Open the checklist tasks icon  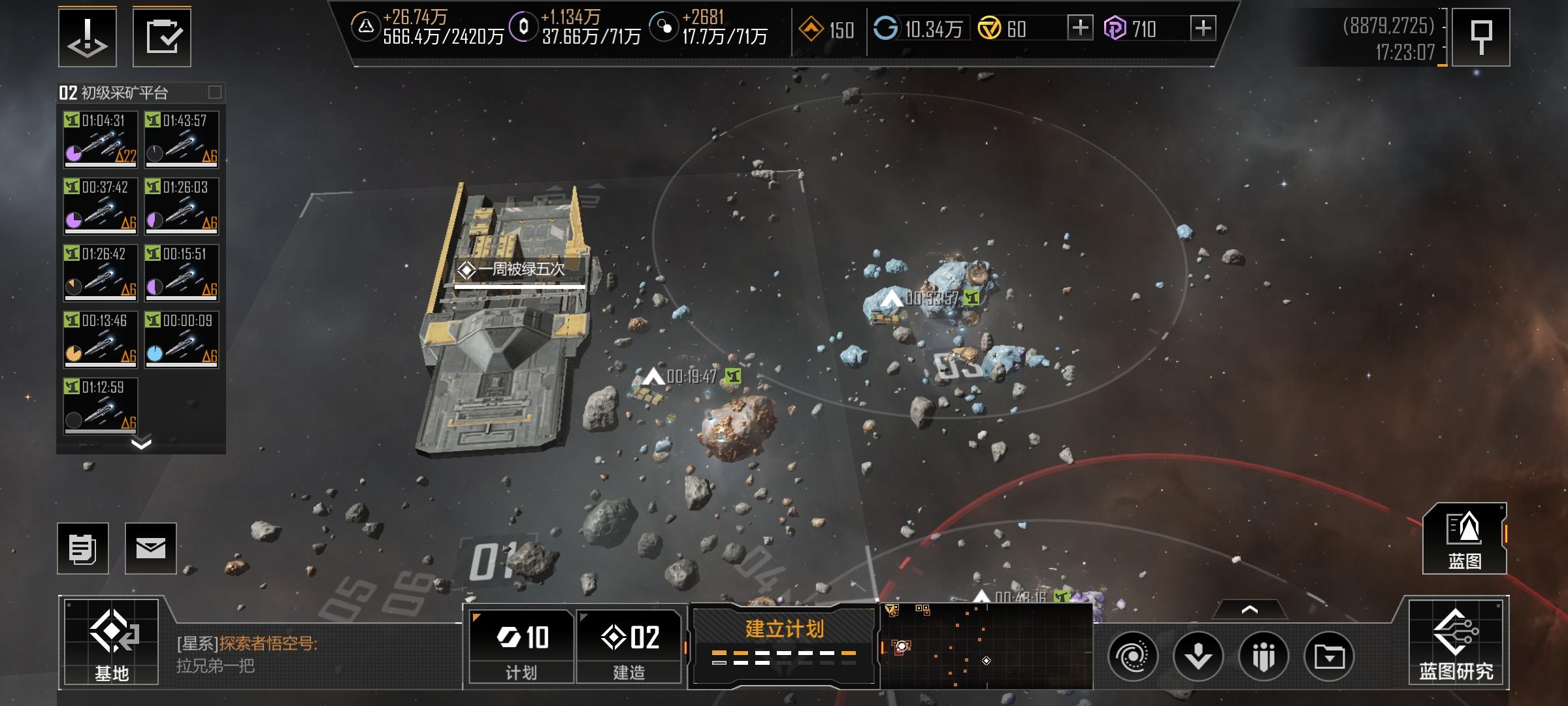point(162,37)
